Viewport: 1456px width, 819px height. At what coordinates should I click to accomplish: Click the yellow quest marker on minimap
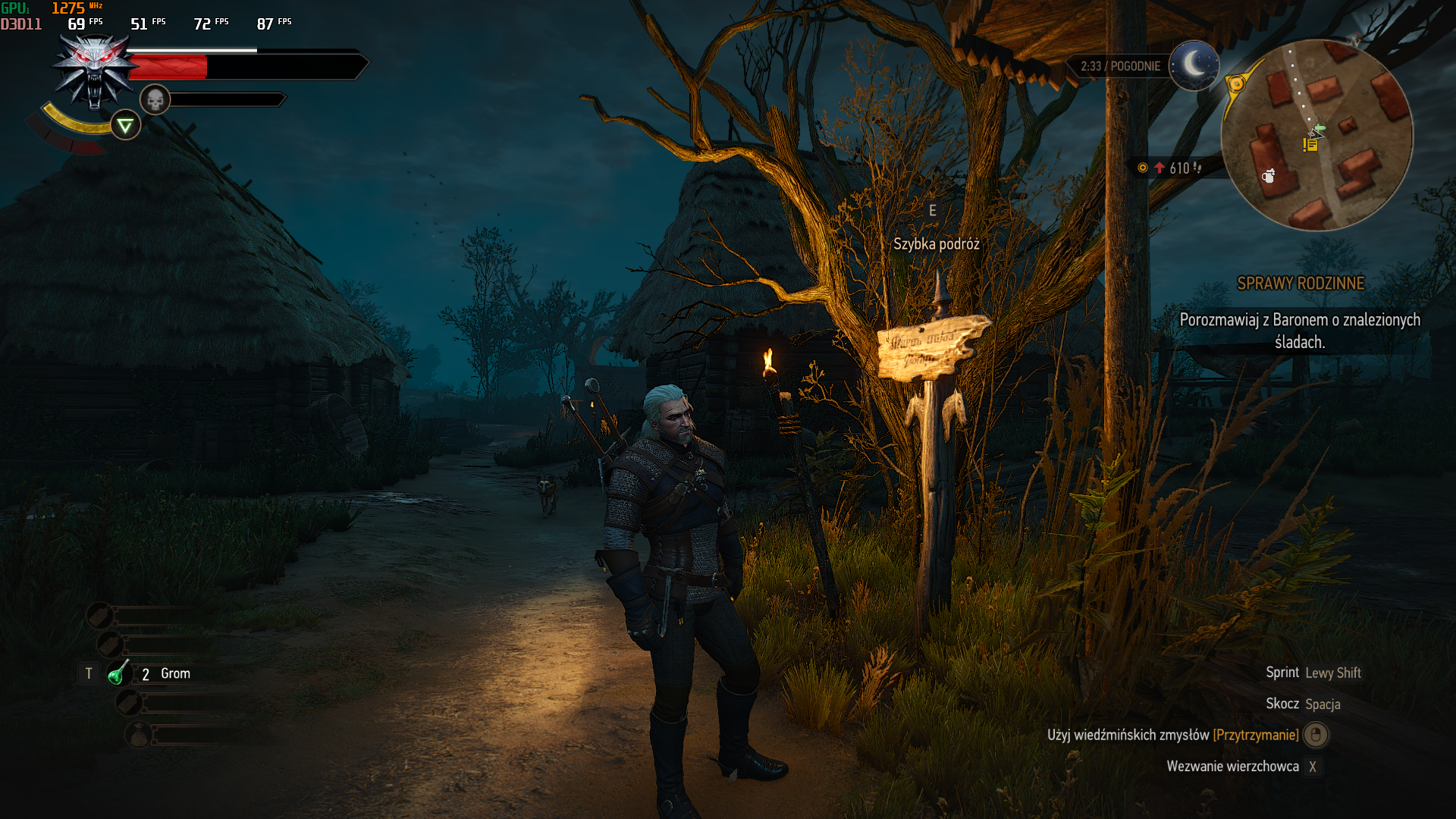1310,144
